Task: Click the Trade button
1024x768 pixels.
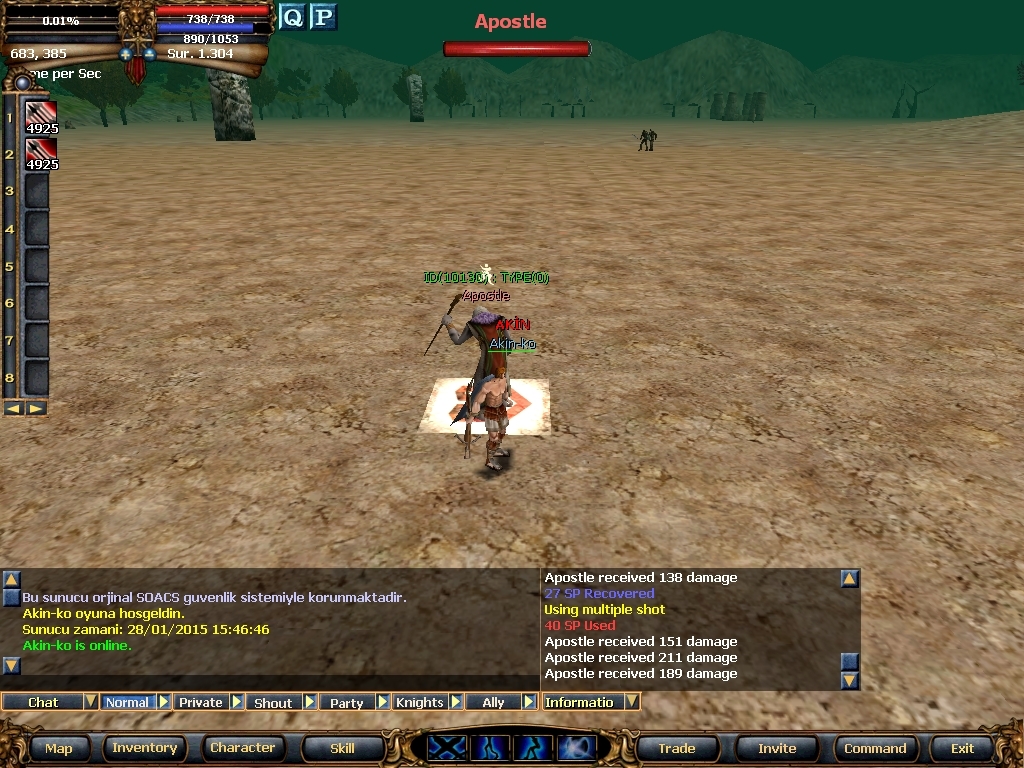Action: click(x=676, y=748)
